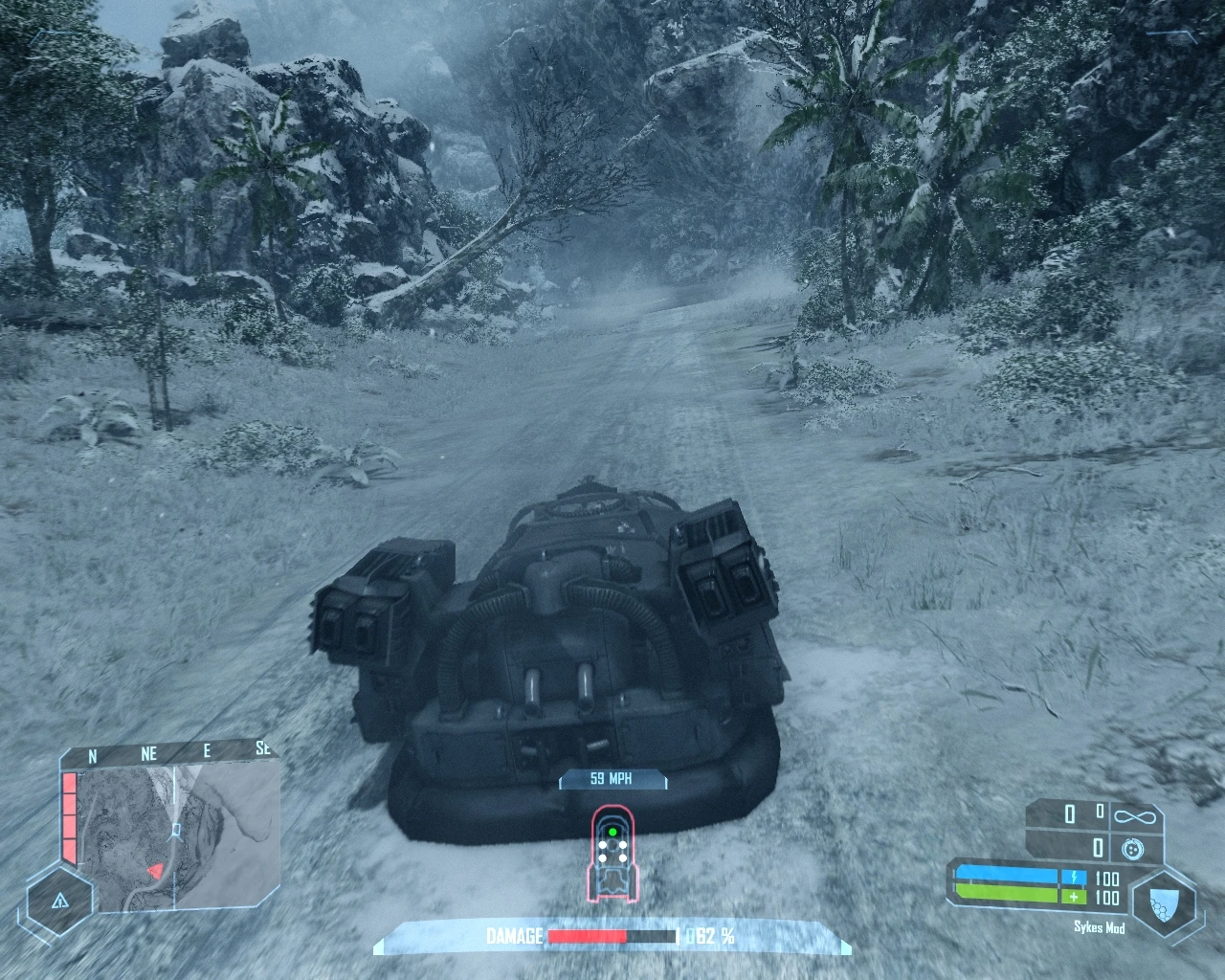Click the 59 MPH speed readout
The height and width of the screenshot is (980, 1225).
coord(611,778)
